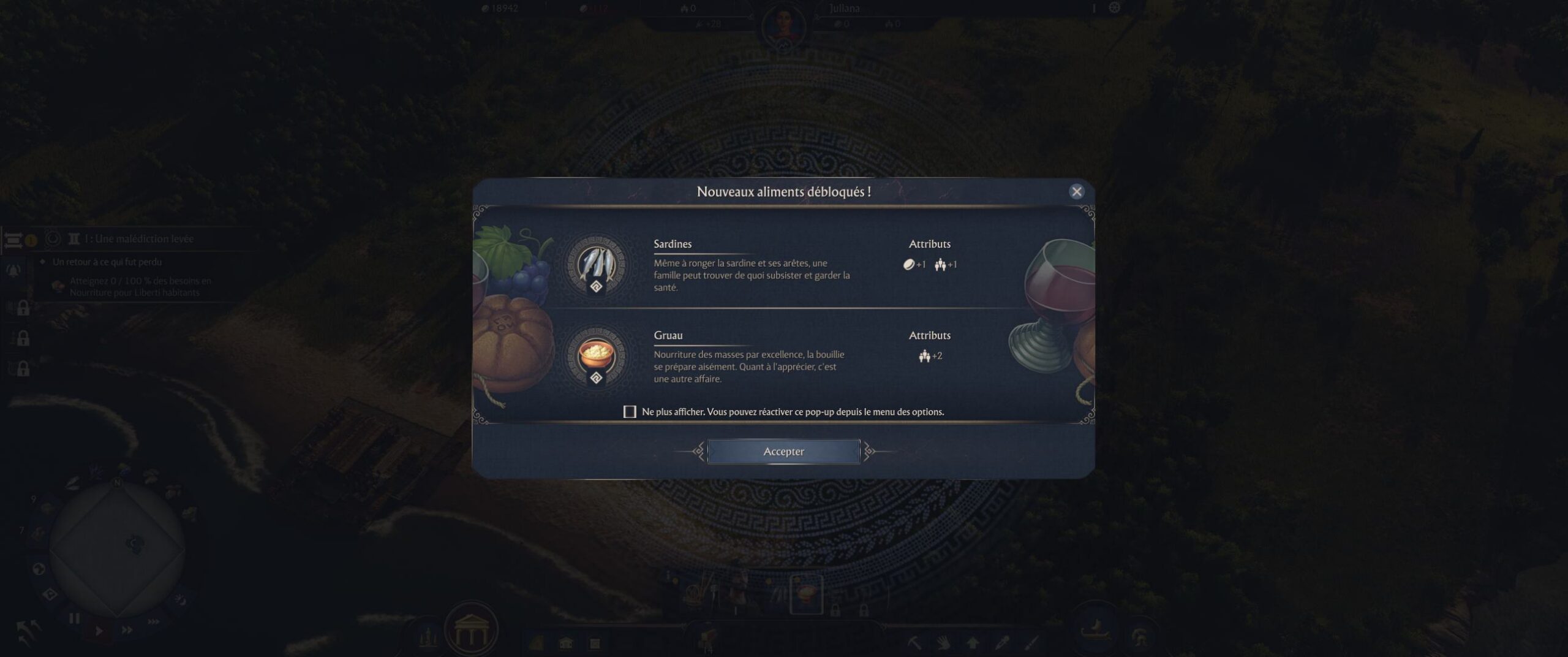This screenshot has height=657, width=1568.
Task: Tick the 'Ne plus afficher' checkbox
Action: tap(630, 412)
